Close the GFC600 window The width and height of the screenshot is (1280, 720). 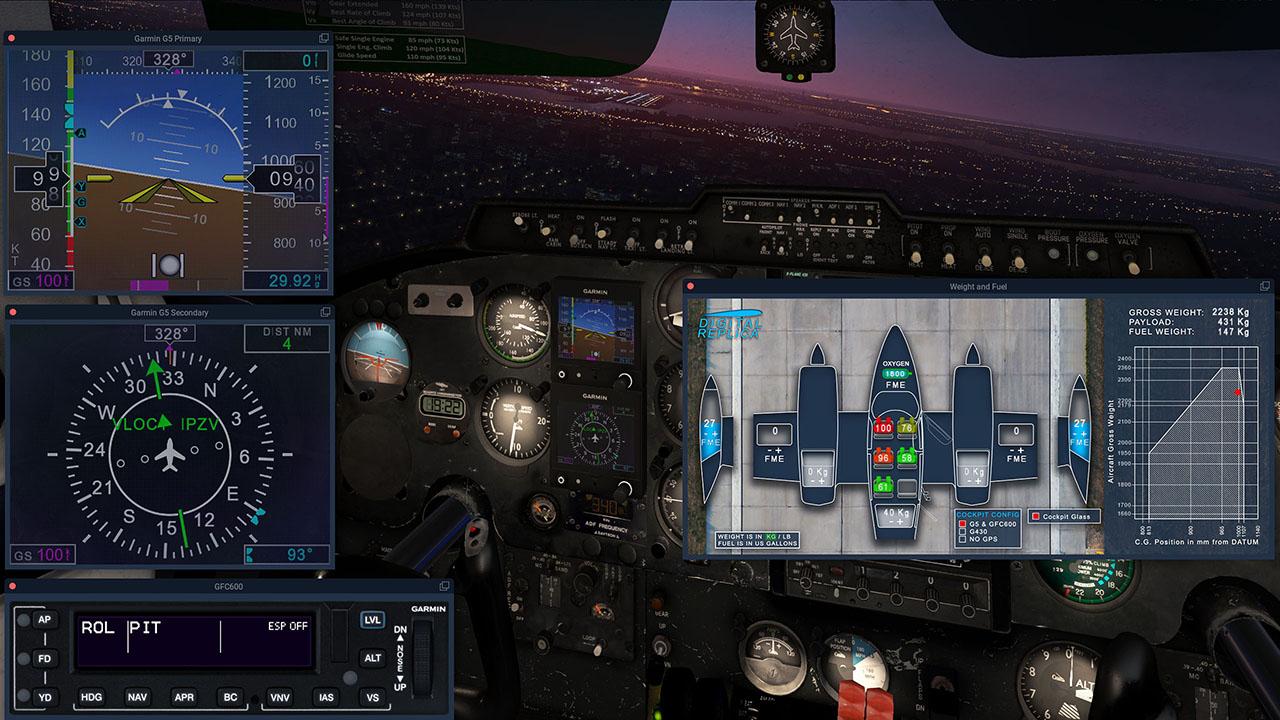[x=11, y=586]
